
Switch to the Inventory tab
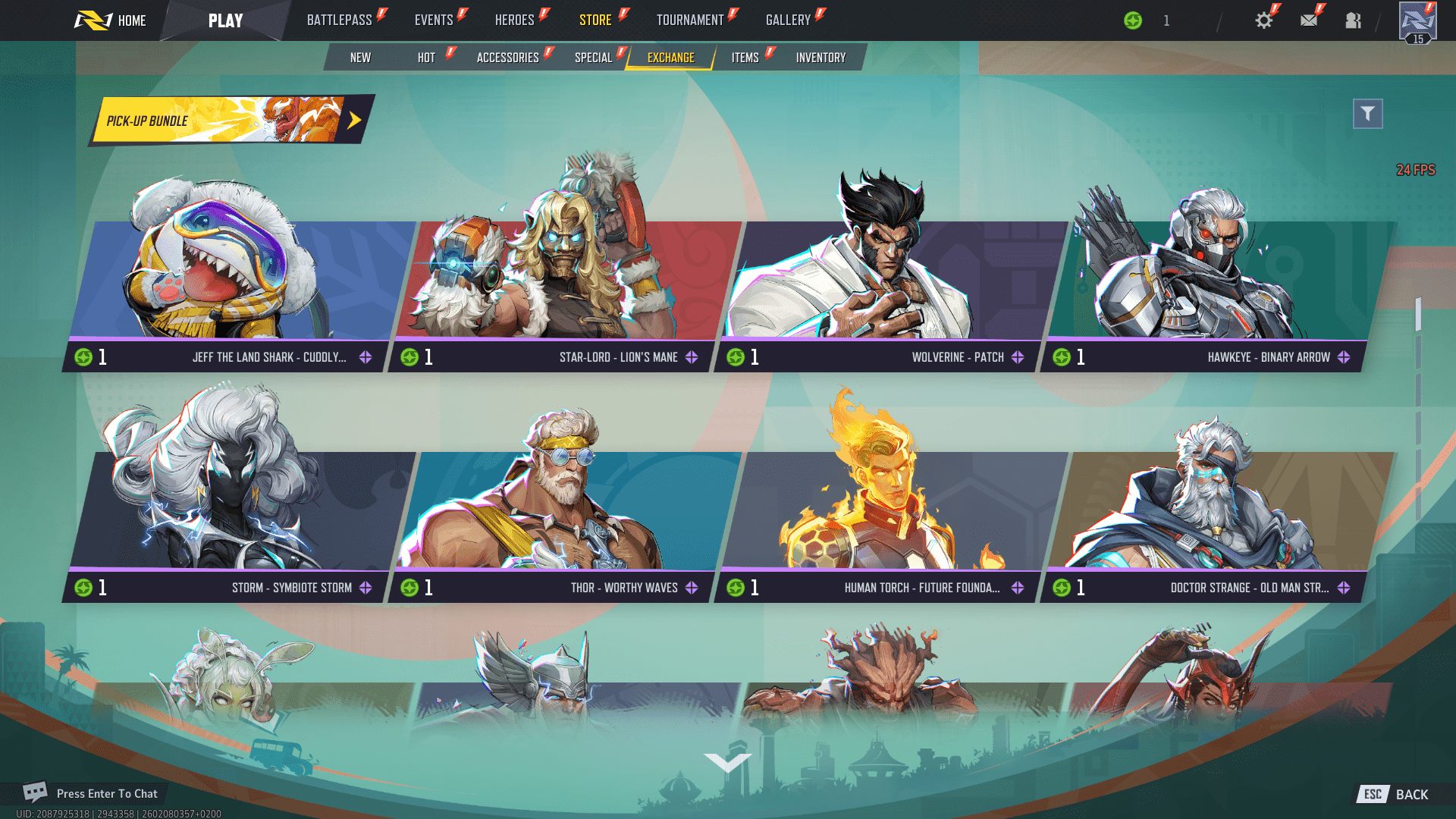(821, 57)
